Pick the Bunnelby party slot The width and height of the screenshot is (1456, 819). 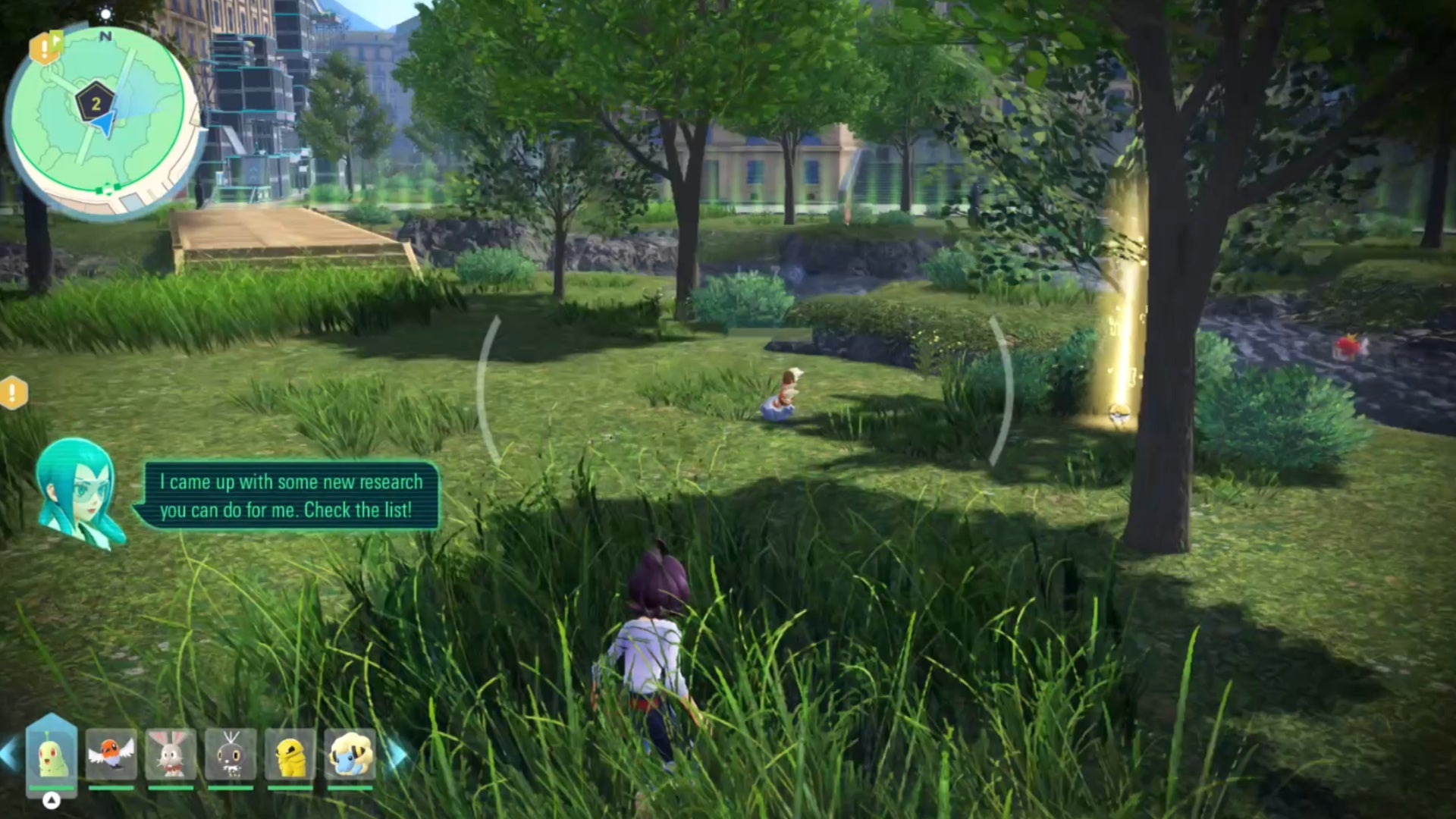coord(171,755)
